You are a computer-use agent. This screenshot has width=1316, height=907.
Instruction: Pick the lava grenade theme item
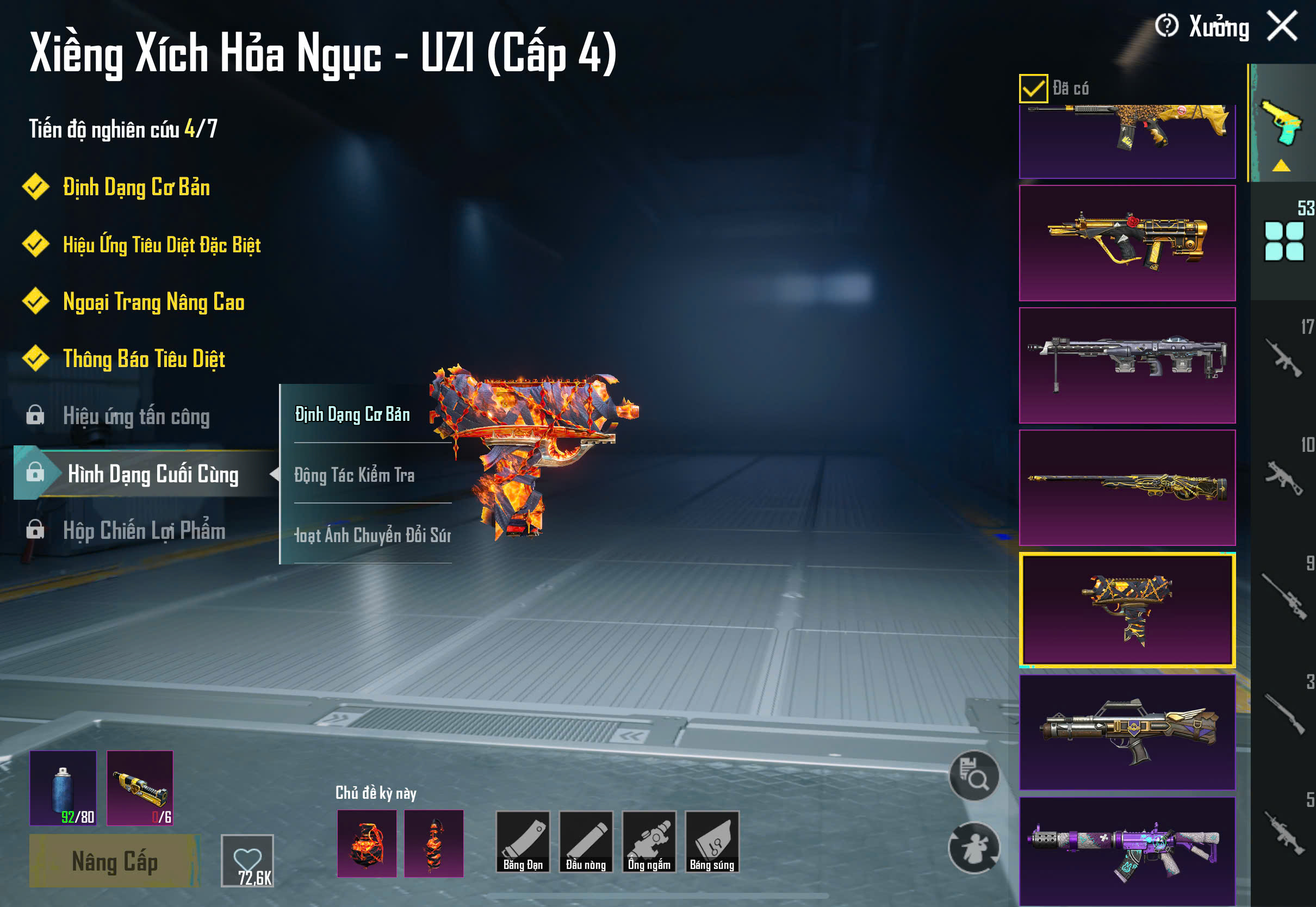367,843
